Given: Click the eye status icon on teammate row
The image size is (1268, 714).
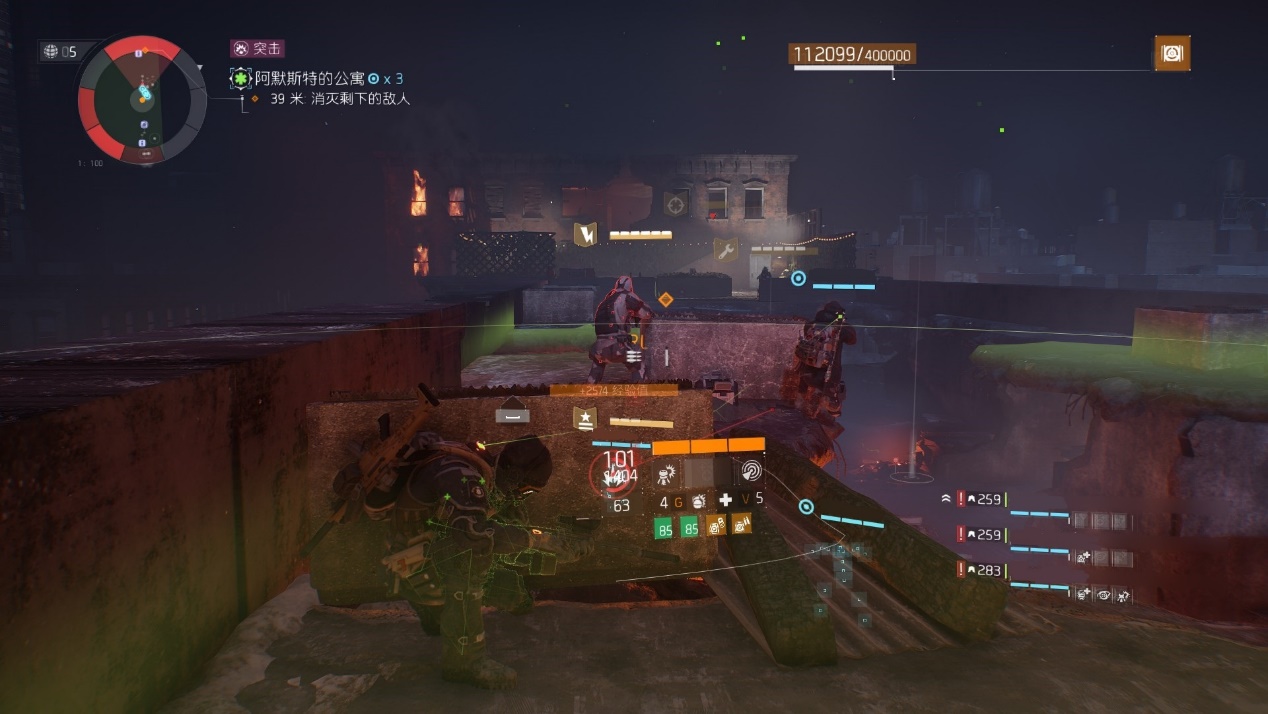Looking at the screenshot, I should tap(1103, 594).
